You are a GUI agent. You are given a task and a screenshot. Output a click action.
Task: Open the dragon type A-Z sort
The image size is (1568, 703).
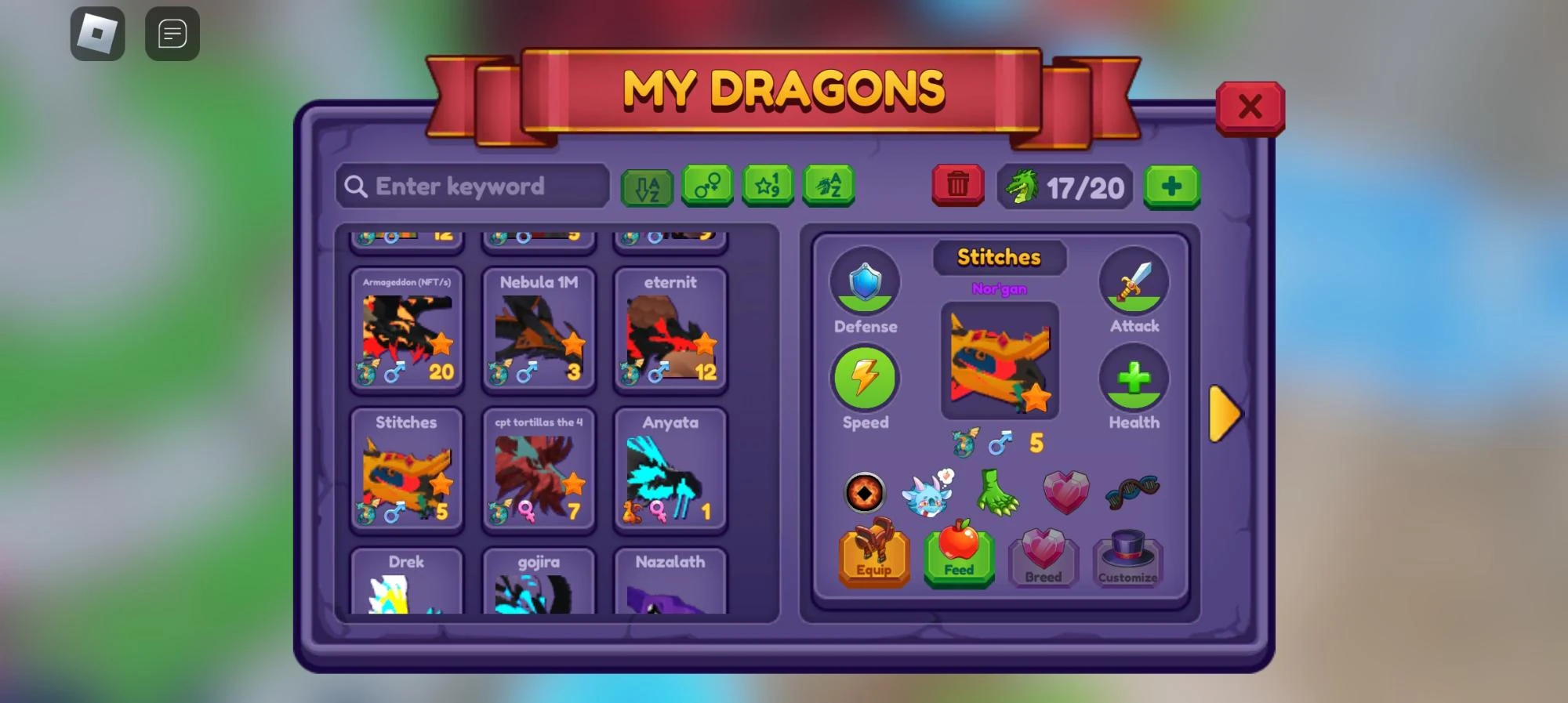pos(829,187)
